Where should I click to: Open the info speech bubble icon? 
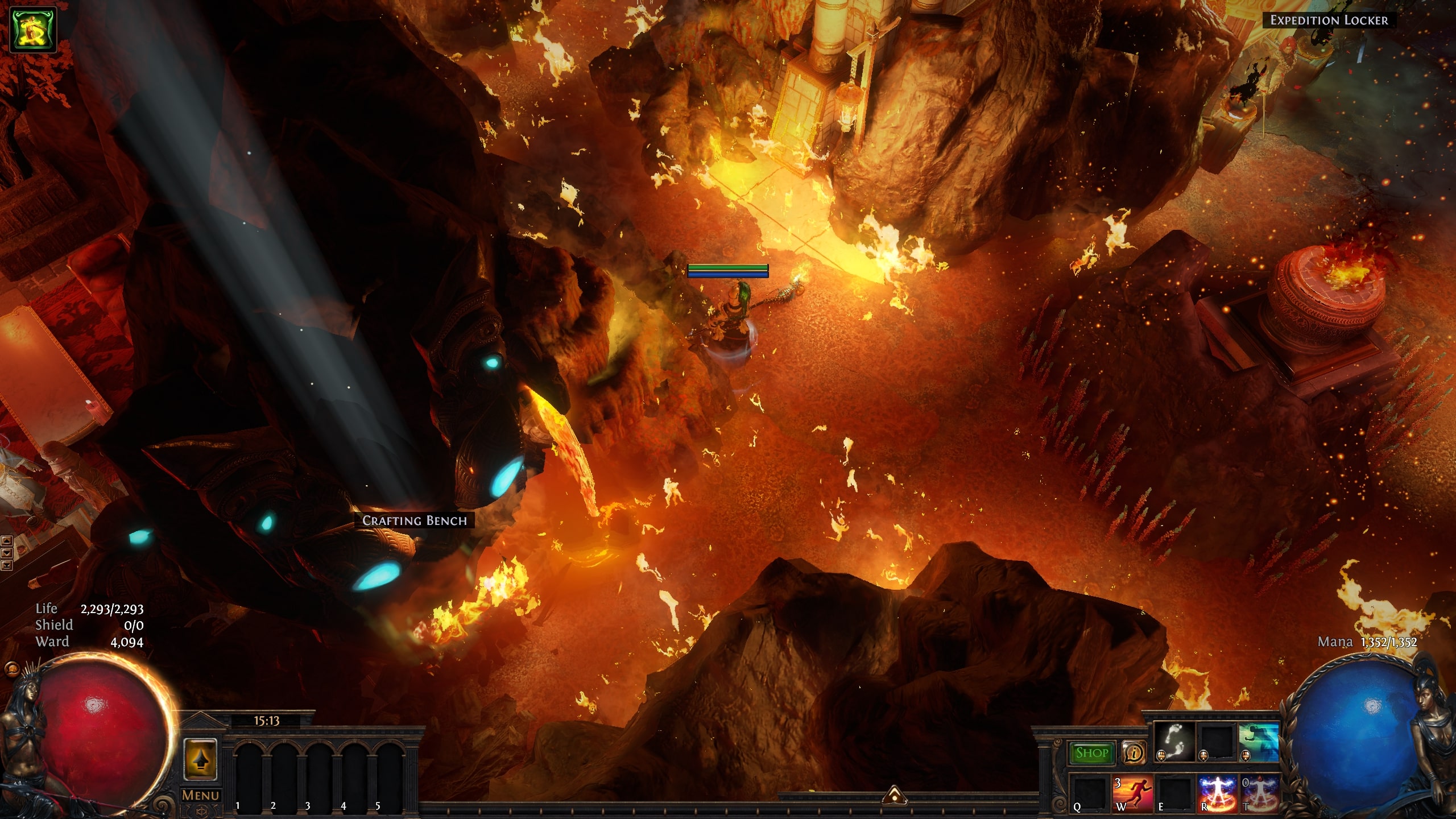point(1134,753)
